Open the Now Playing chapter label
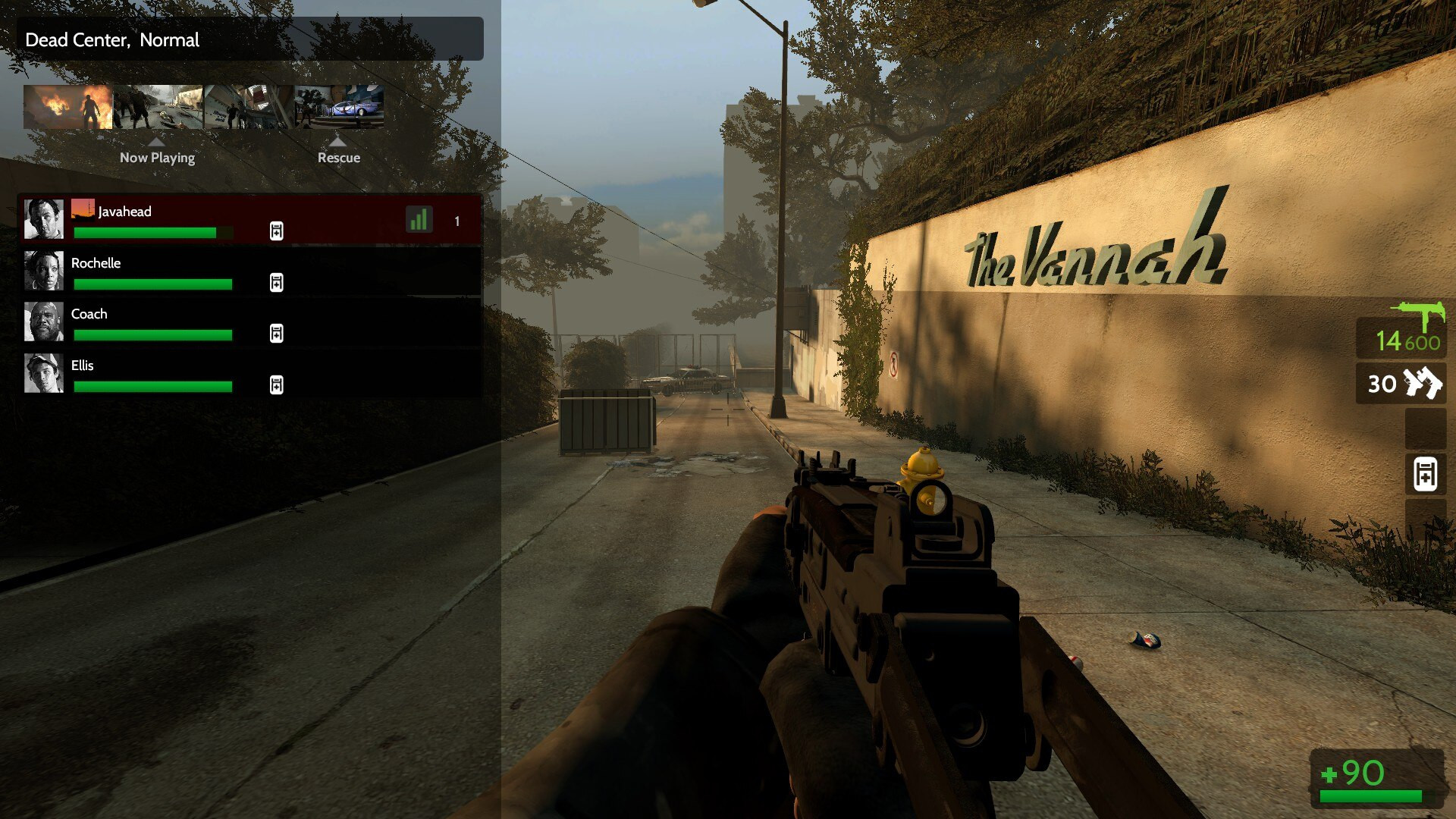Screen dimensions: 1456x819 [157, 158]
